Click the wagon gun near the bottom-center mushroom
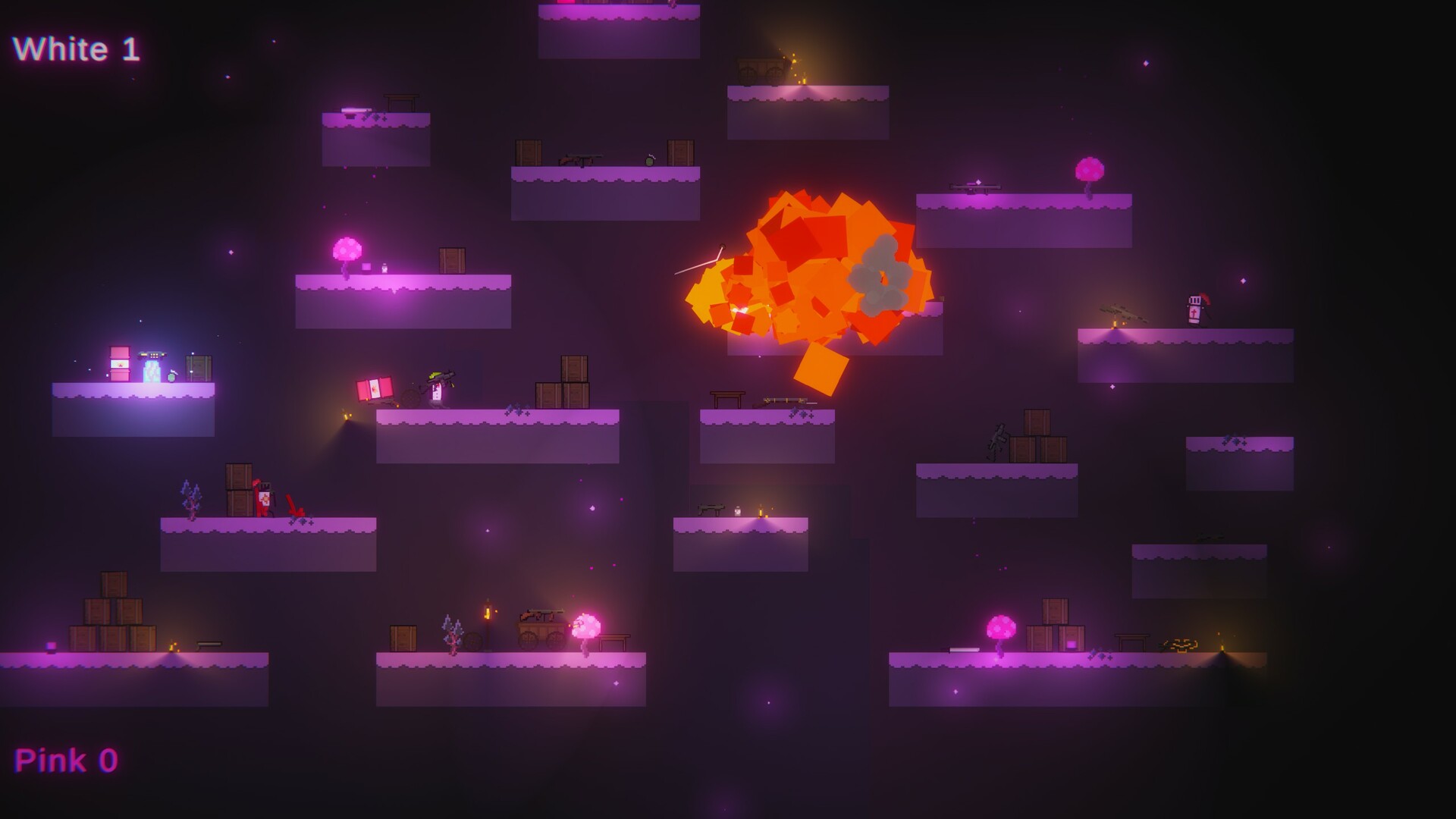This screenshot has width=1456, height=819. (542, 614)
